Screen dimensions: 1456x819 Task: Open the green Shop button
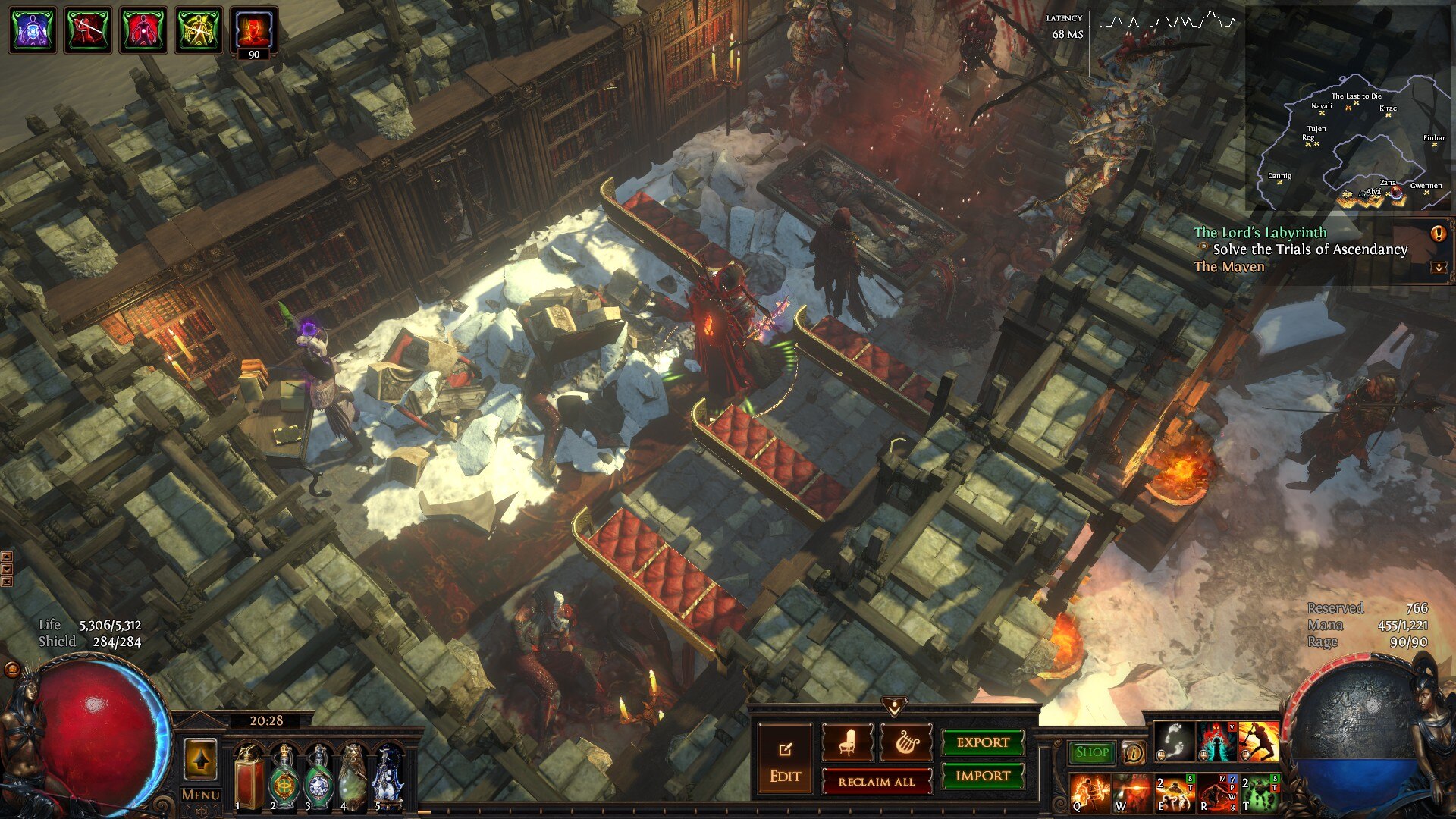tap(1092, 752)
